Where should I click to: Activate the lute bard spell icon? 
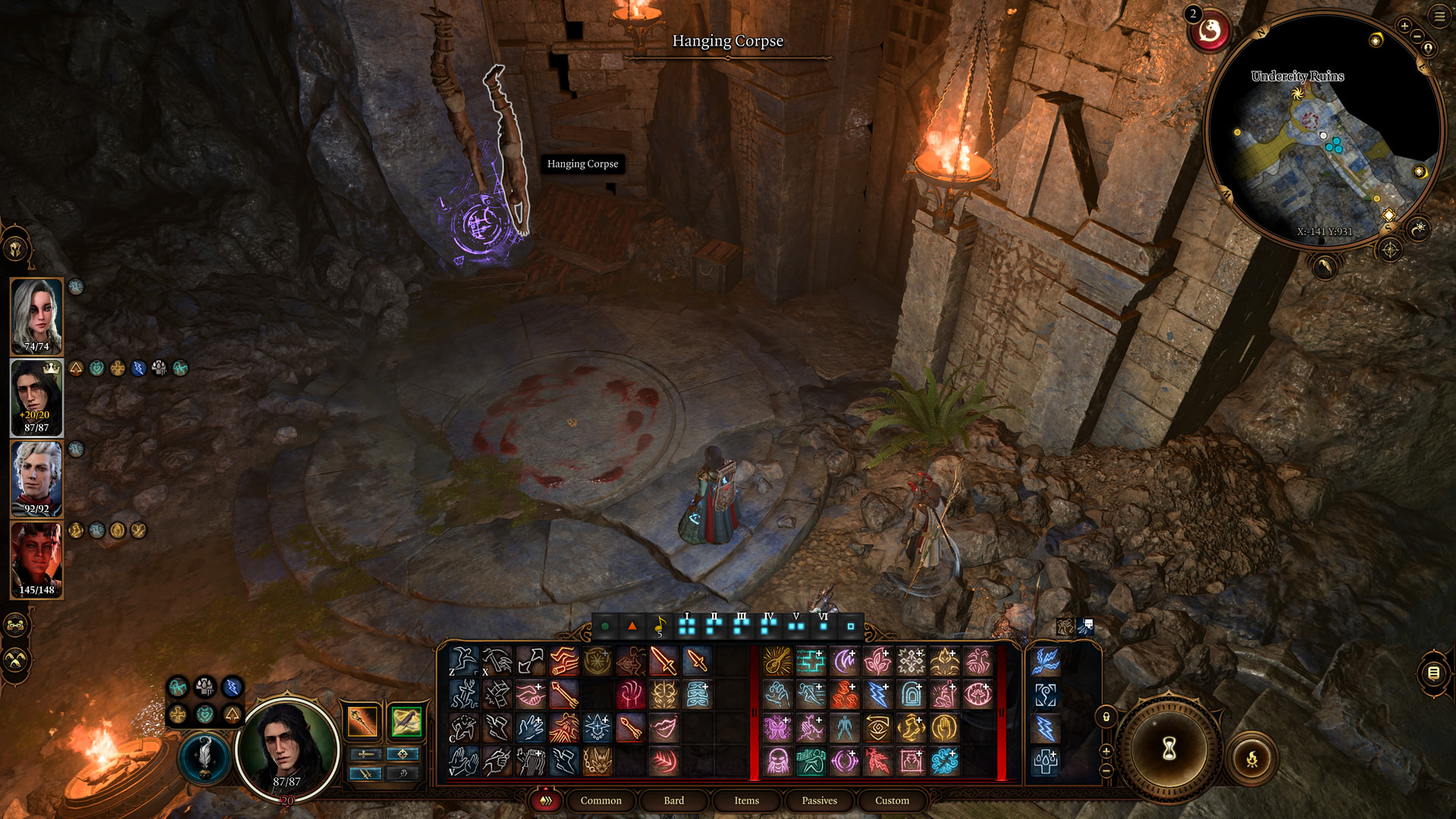pos(777,661)
